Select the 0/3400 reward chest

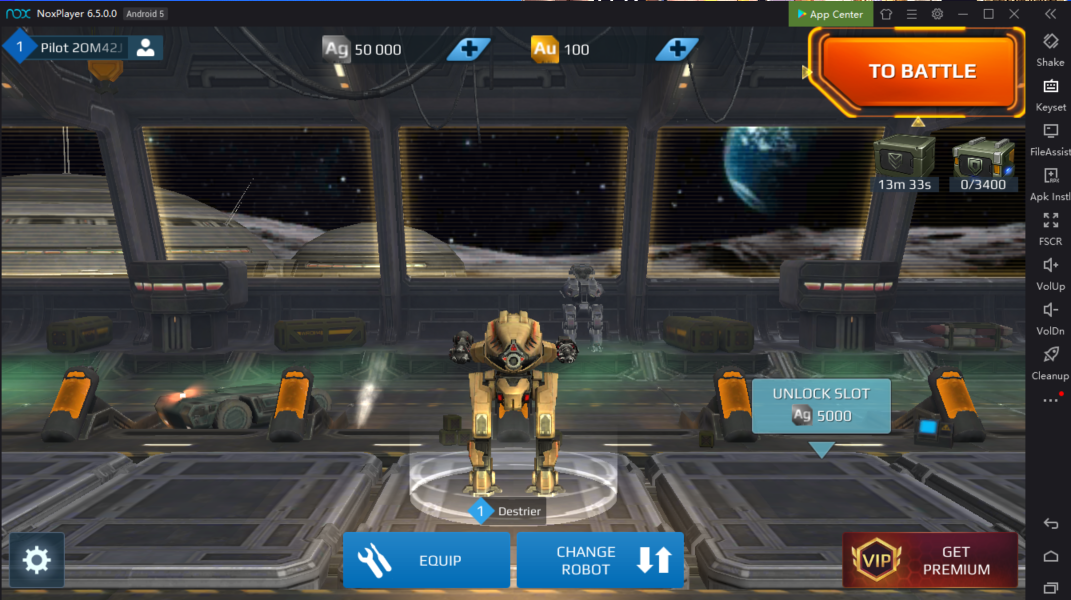tap(984, 160)
